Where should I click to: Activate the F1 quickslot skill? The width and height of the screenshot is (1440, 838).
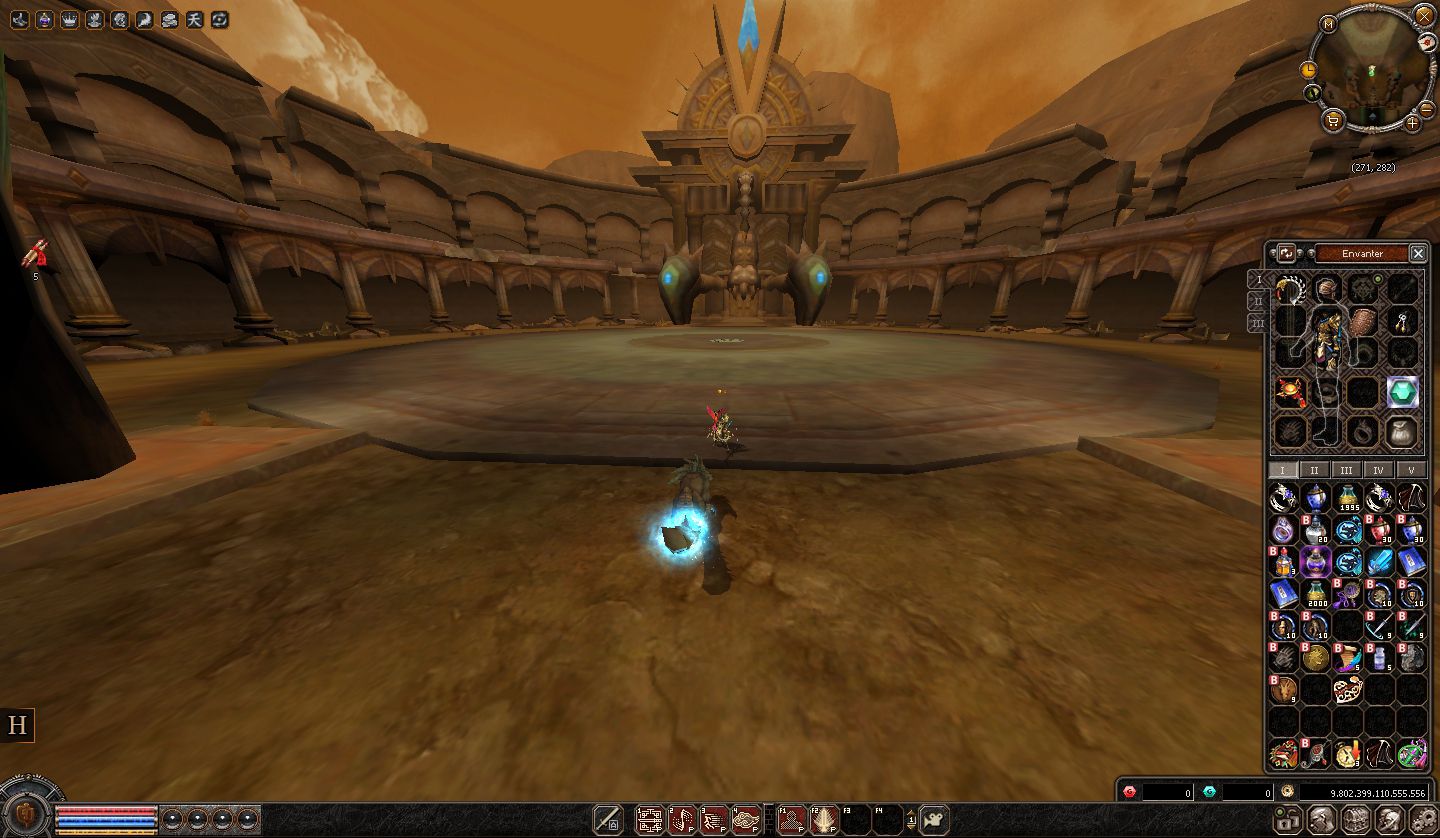(791, 820)
